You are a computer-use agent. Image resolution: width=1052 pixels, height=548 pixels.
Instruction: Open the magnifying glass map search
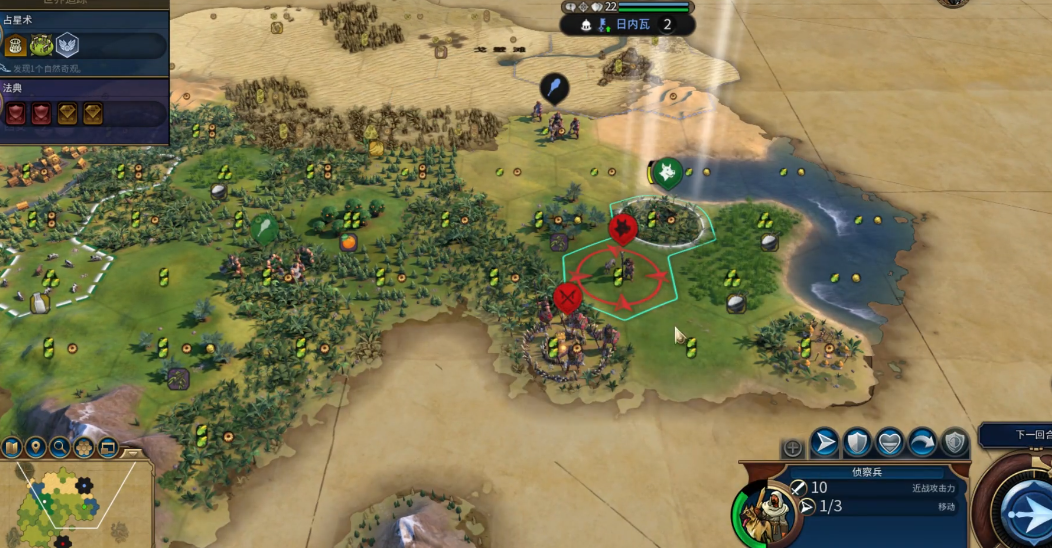pyautogui.click(x=60, y=447)
